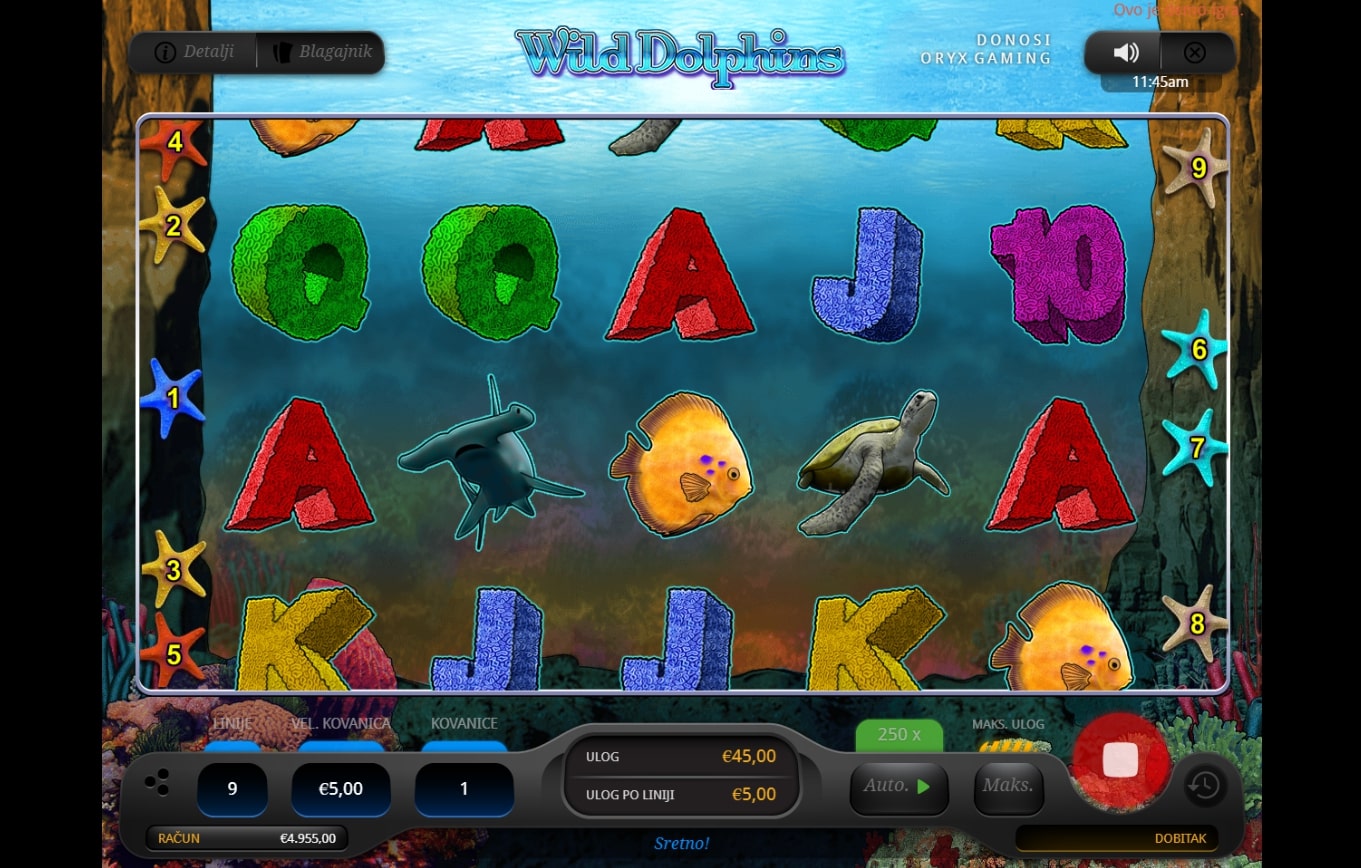The image size is (1361, 868).
Task: Select payline 1 blue starfish
Action: pos(172,399)
